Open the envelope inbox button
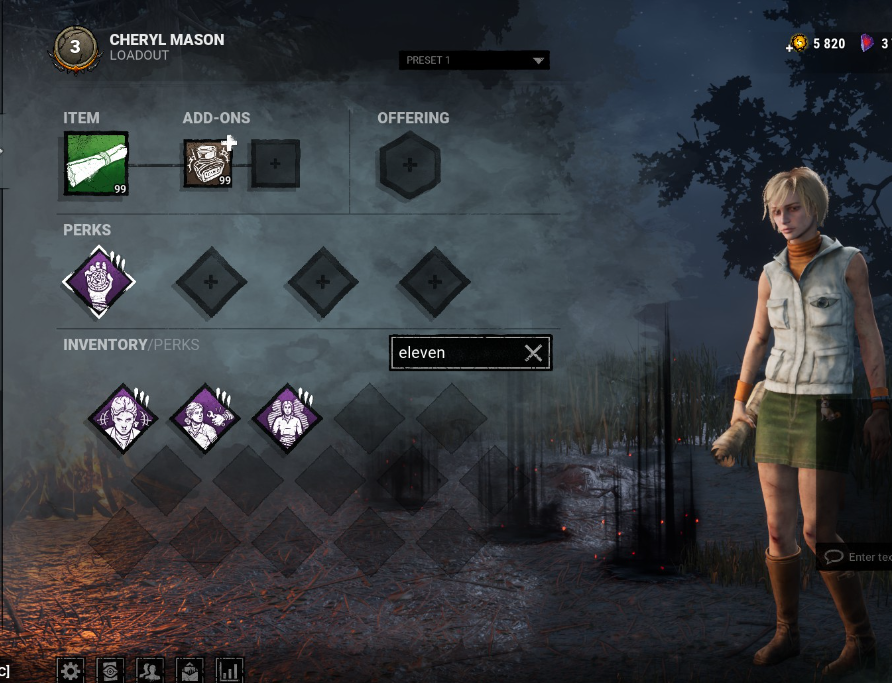This screenshot has width=892, height=683. [x=190, y=670]
